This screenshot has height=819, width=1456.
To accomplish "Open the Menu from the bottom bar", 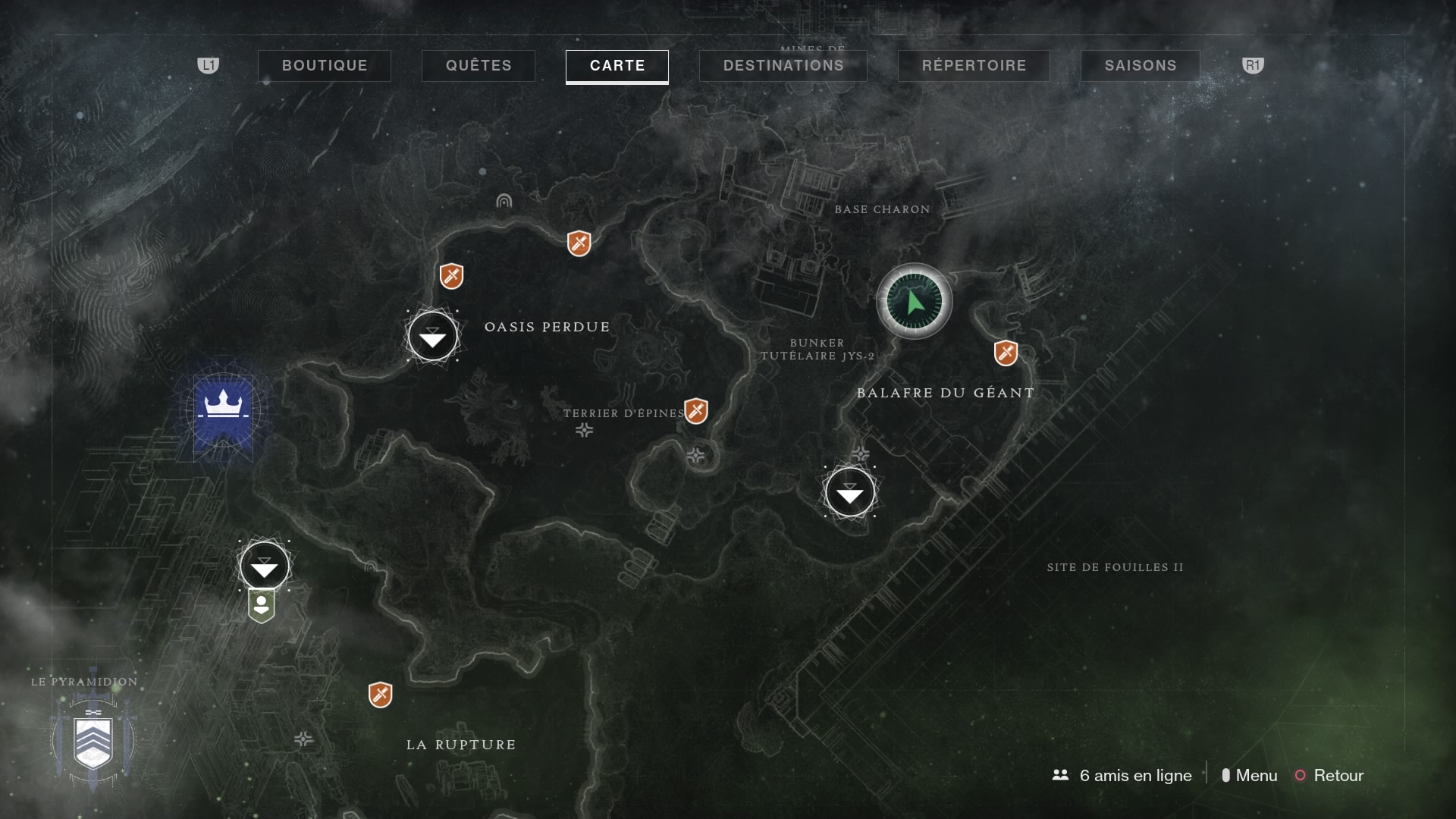I will click(x=1255, y=776).
